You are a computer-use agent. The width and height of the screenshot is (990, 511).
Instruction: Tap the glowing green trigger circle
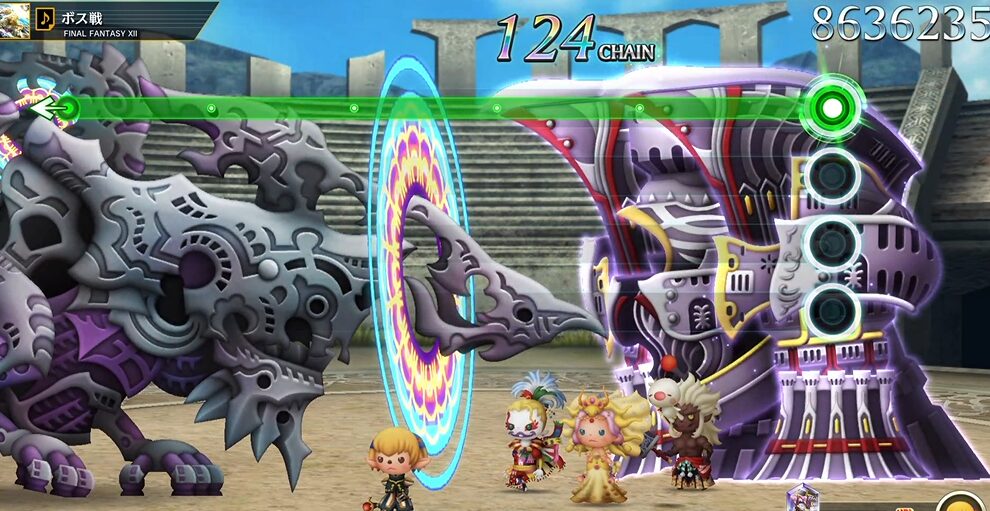(x=831, y=104)
